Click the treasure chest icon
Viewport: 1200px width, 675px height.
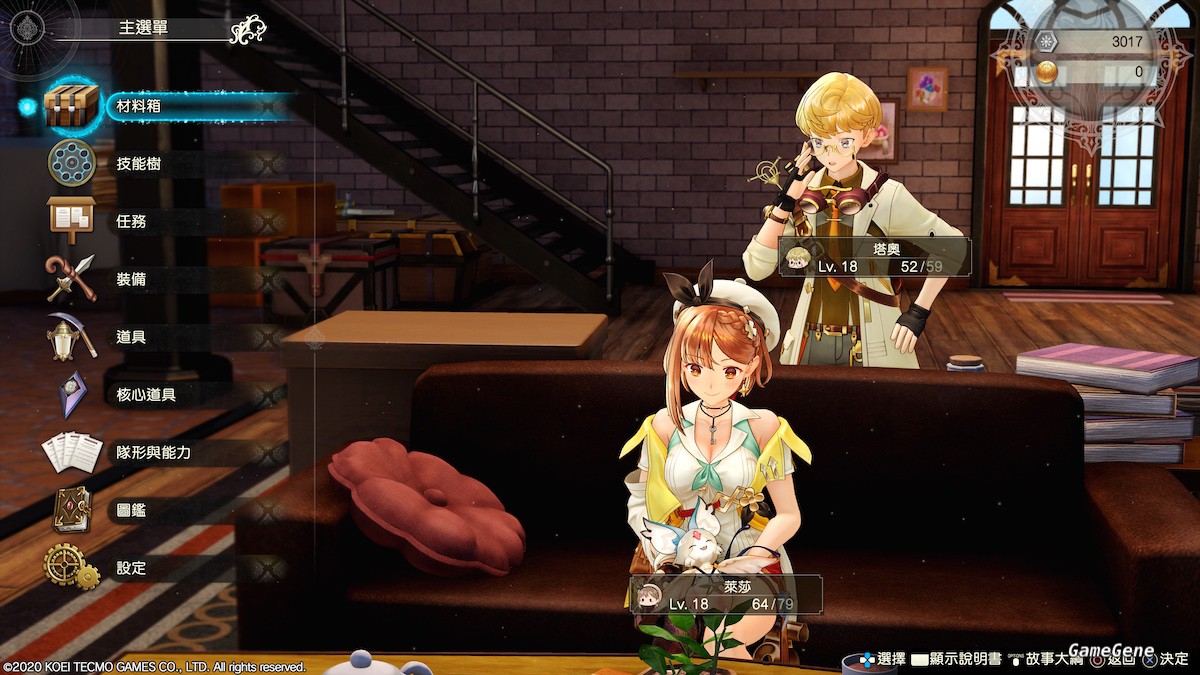(x=72, y=105)
